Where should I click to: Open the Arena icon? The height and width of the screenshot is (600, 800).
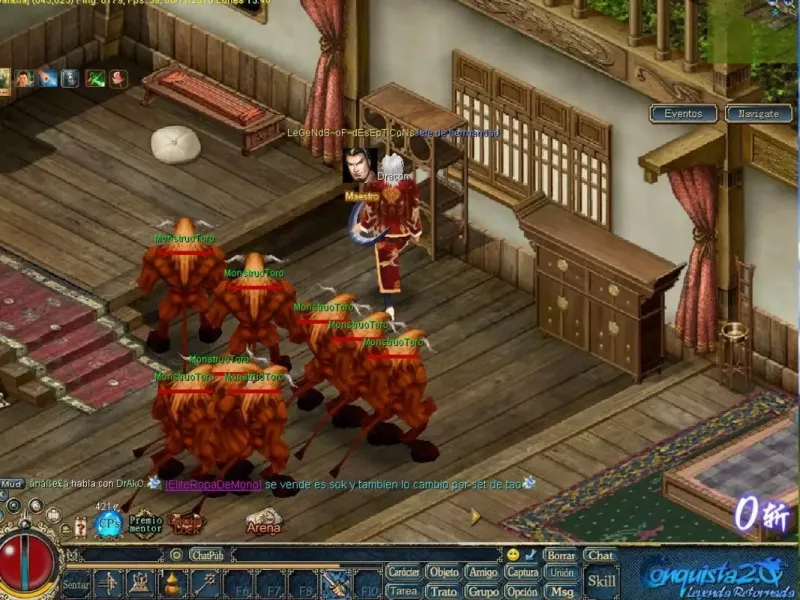point(264,521)
